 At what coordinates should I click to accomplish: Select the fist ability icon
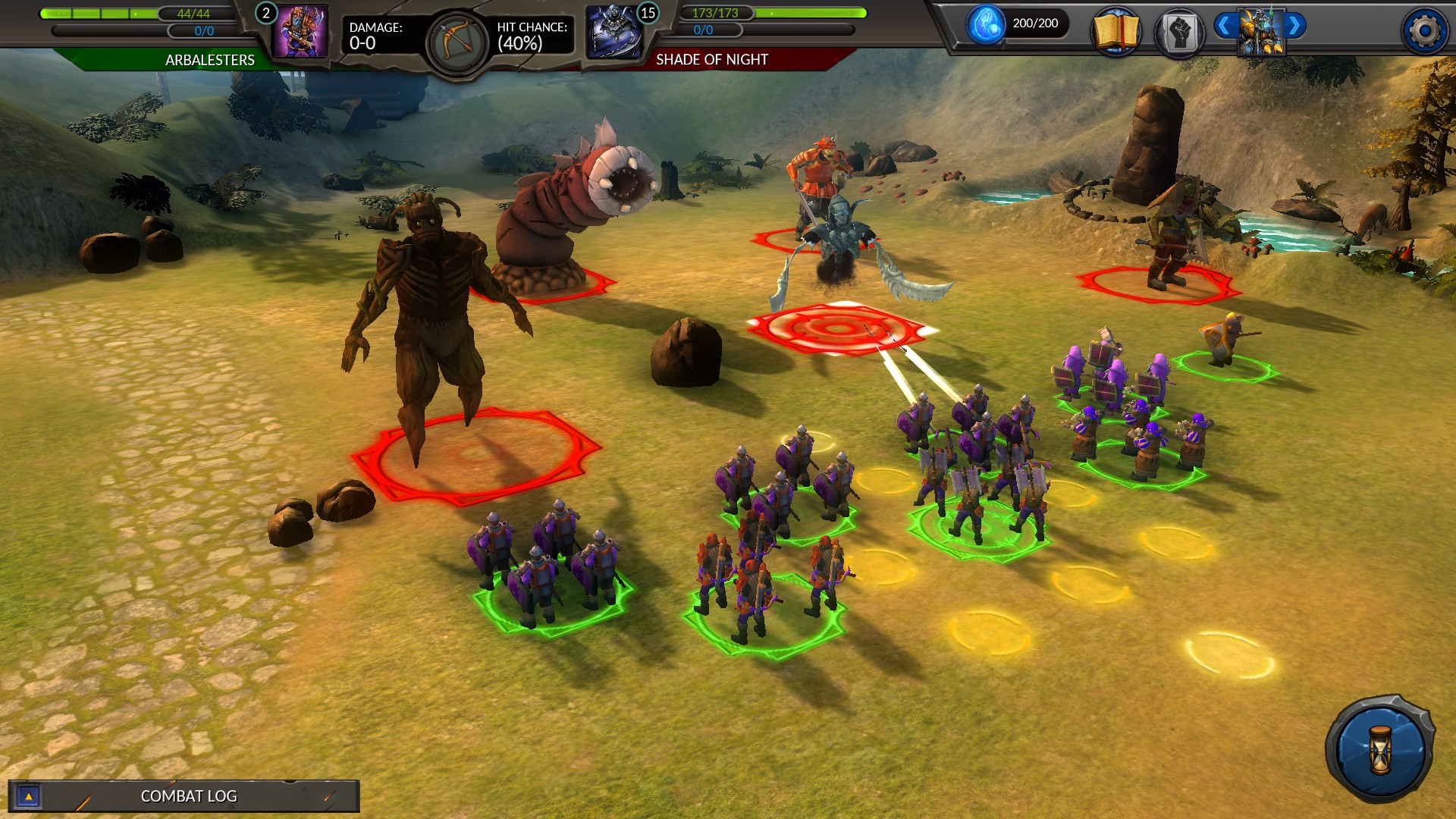1180,30
